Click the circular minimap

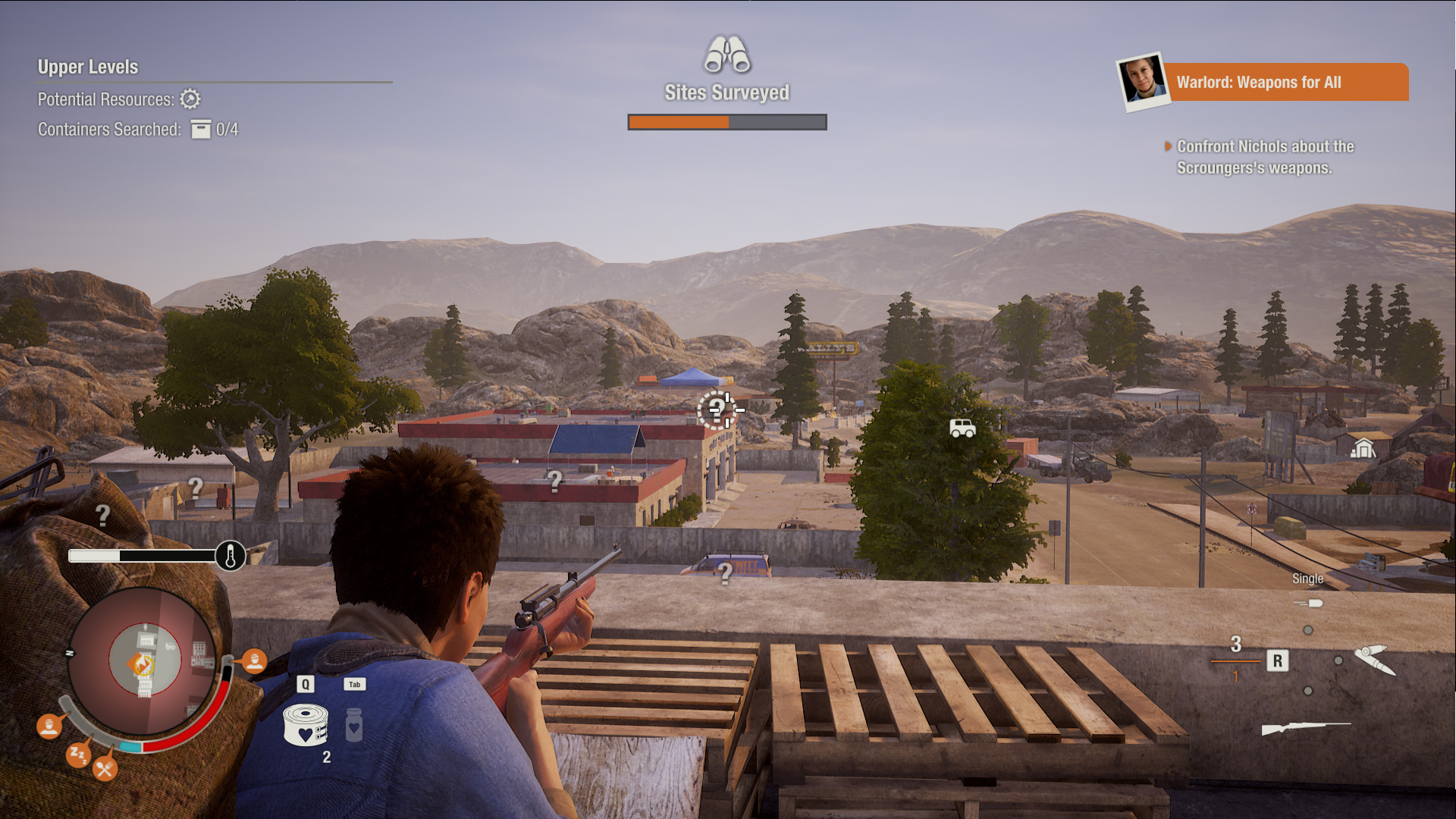[x=144, y=661]
